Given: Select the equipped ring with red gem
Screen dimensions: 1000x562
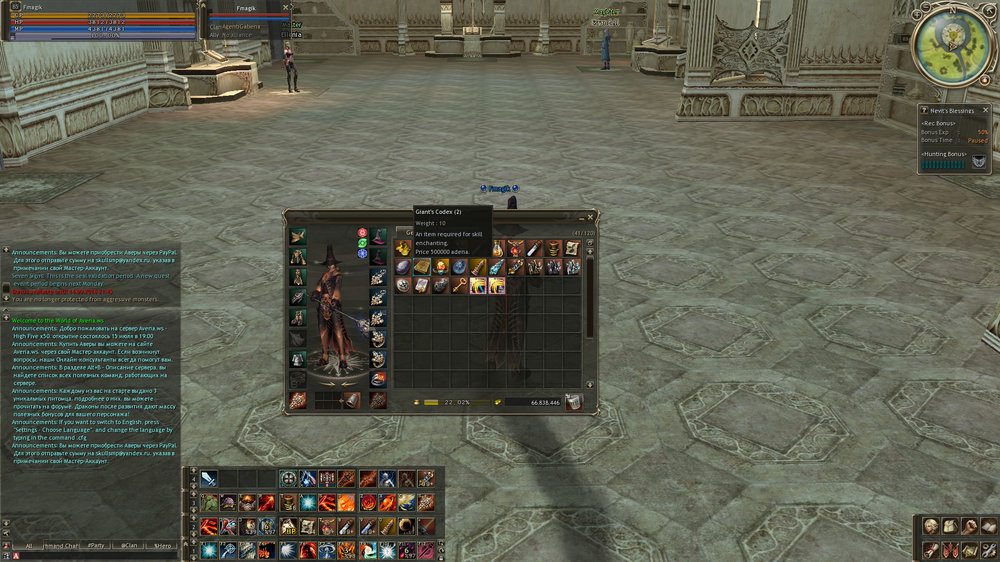Looking at the screenshot, I should pos(379,379).
